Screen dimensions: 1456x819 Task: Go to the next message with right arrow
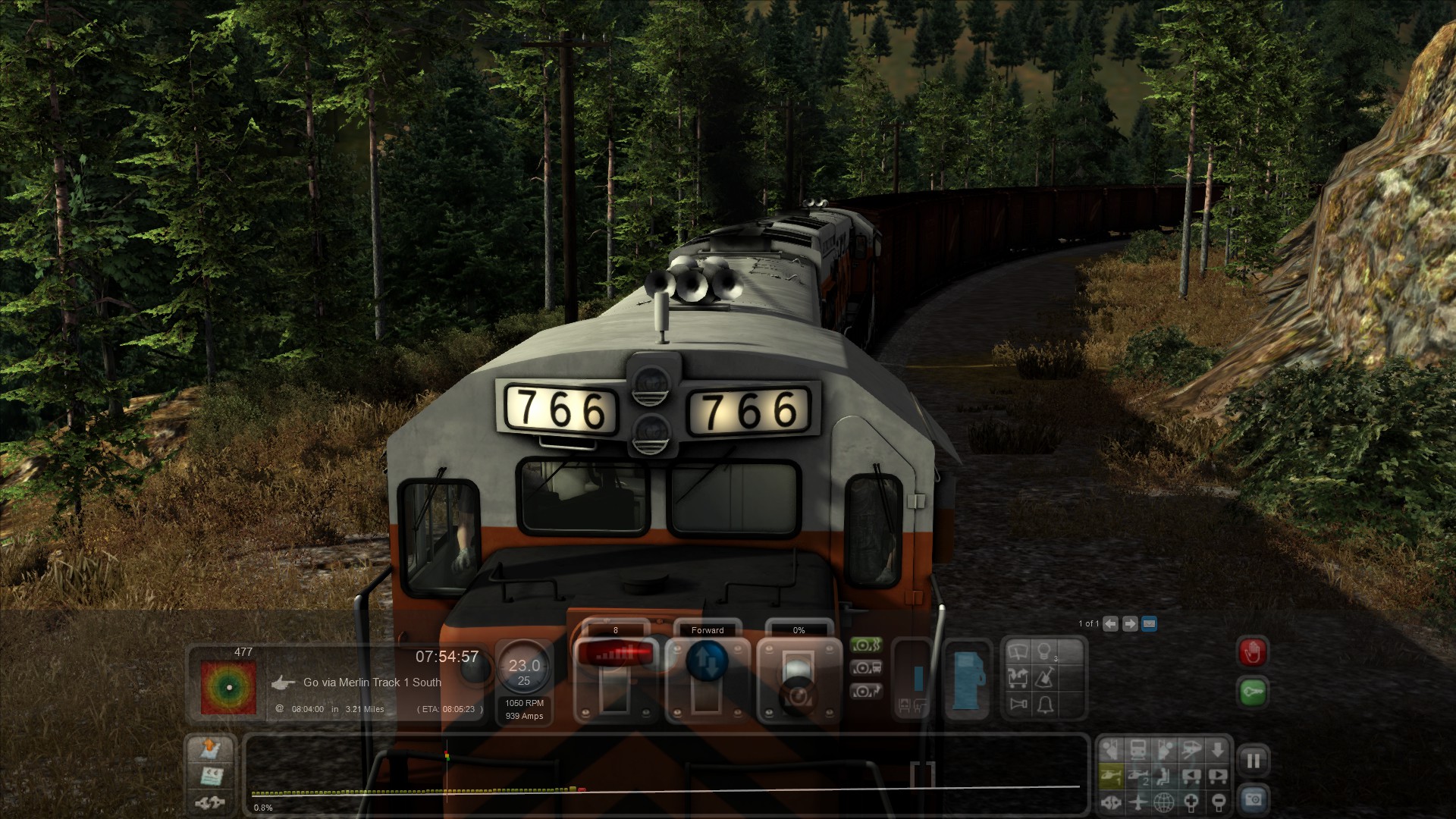pyautogui.click(x=1130, y=624)
